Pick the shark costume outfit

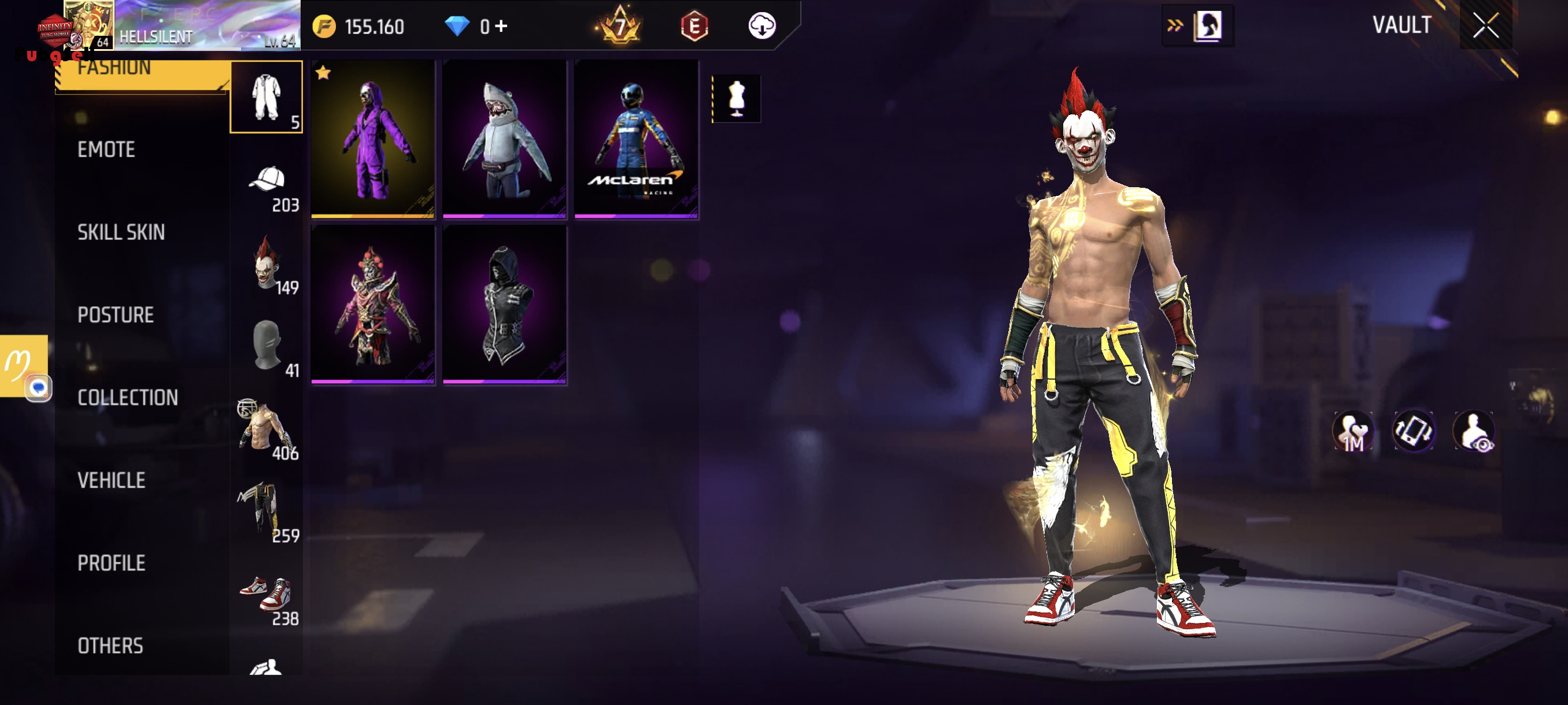pyautogui.click(x=505, y=139)
